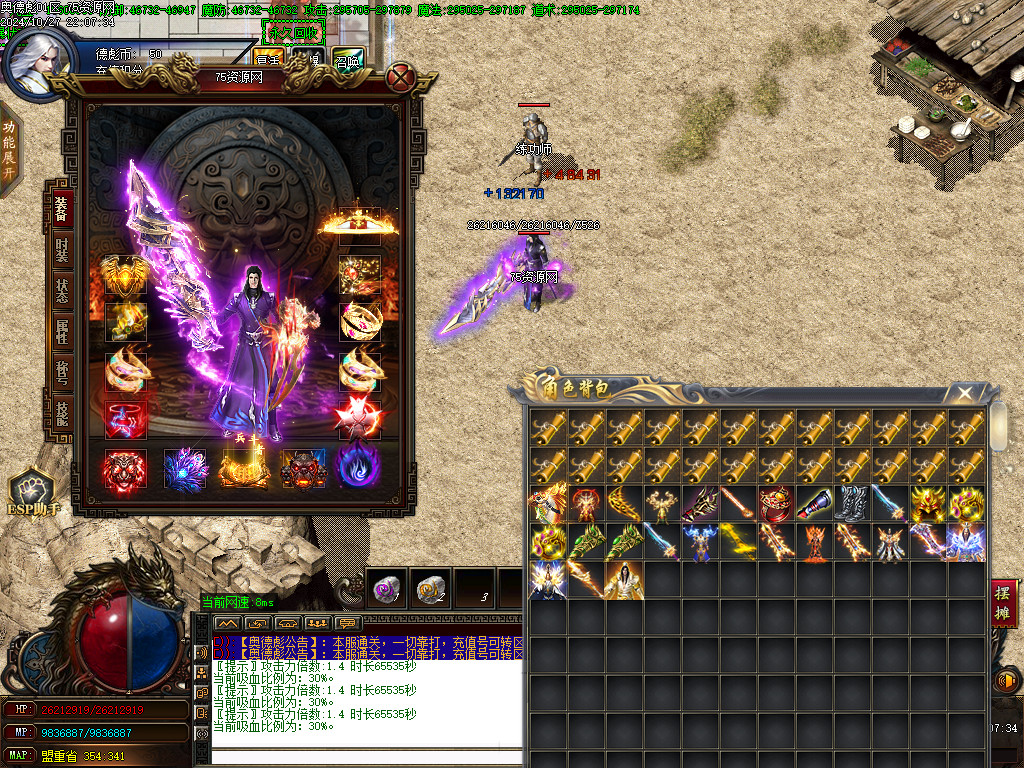
Task: Open the 摆摊 stall button
Action: [1003, 603]
